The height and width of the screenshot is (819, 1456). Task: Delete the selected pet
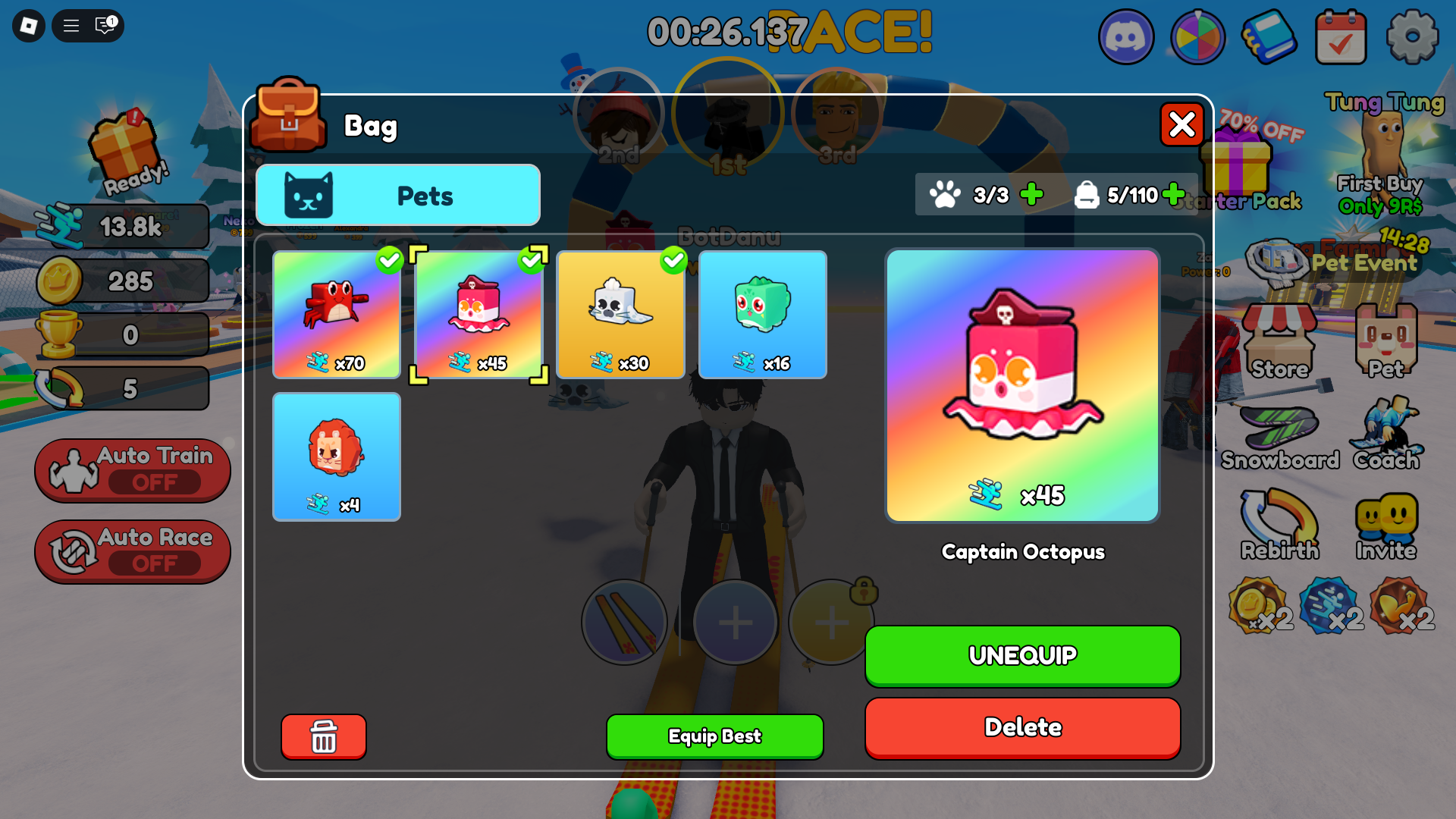tap(1022, 727)
